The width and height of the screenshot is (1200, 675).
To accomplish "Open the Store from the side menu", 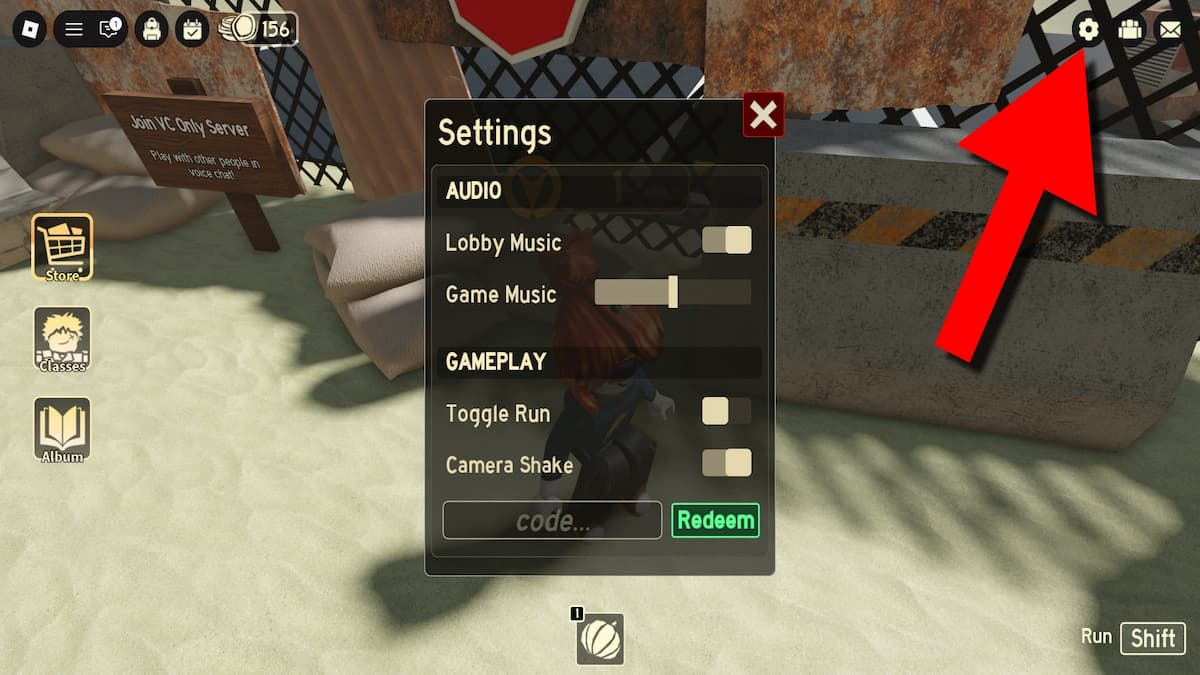I will coord(62,246).
